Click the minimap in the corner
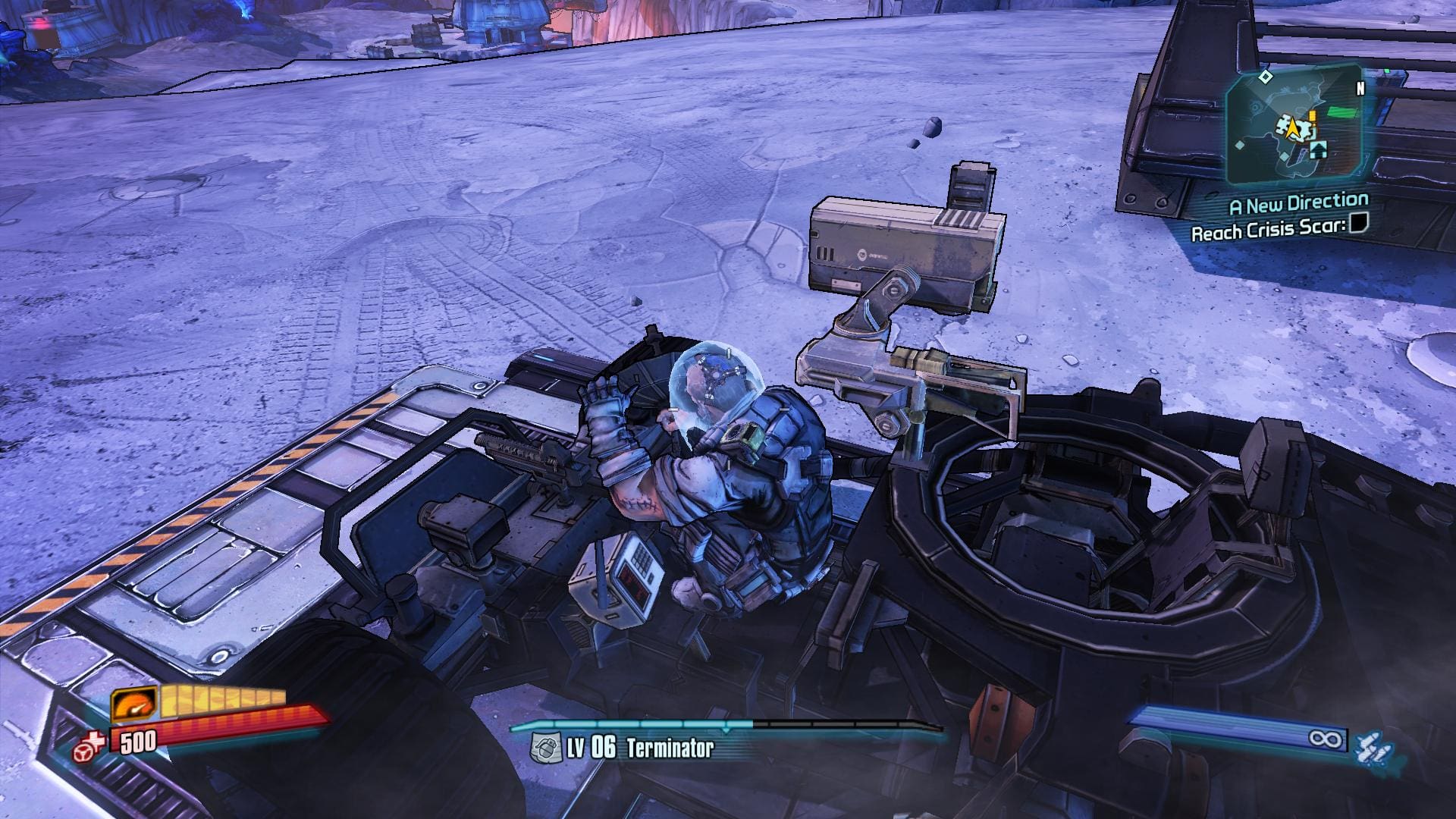The image size is (1456, 819). click(1293, 125)
